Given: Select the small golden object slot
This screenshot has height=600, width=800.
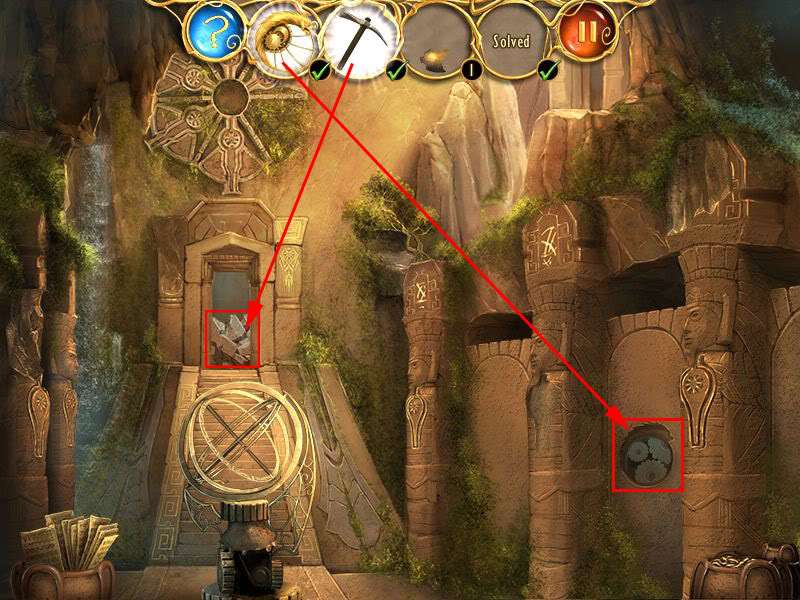Looking at the screenshot, I should click(434, 42).
